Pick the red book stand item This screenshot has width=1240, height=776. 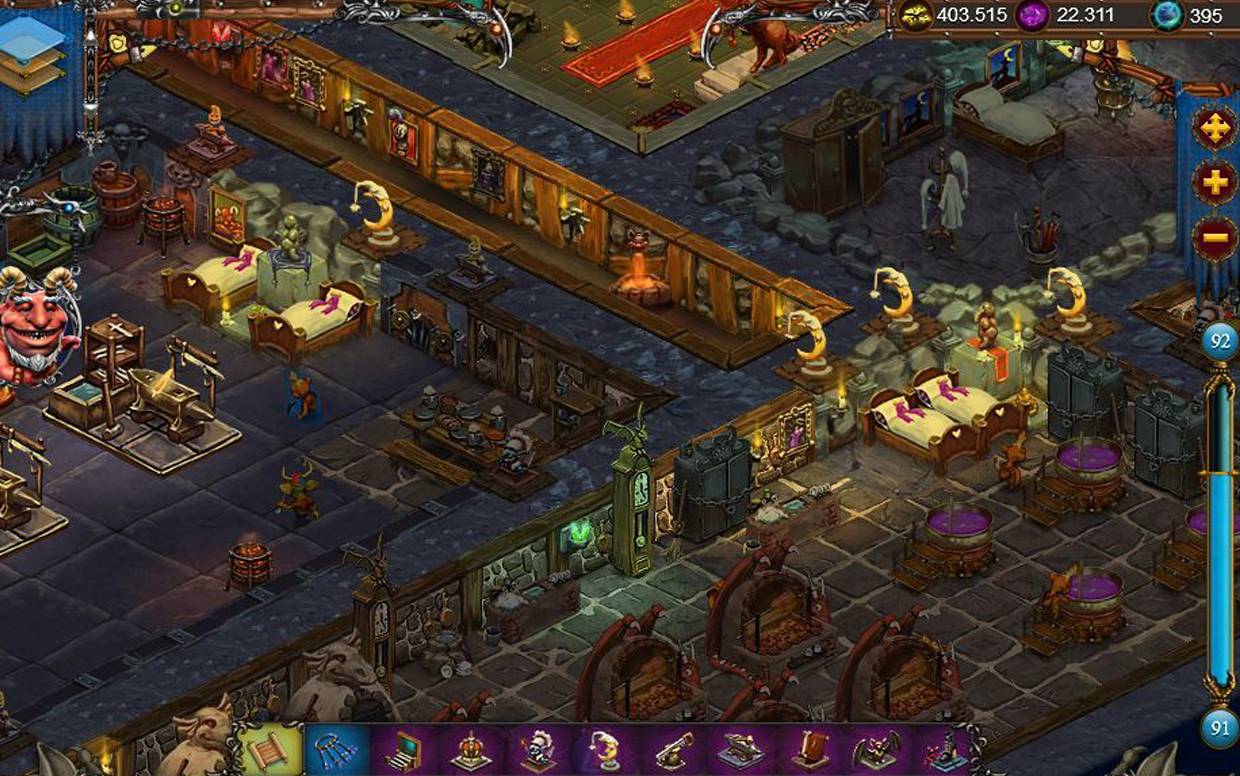click(x=808, y=750)
